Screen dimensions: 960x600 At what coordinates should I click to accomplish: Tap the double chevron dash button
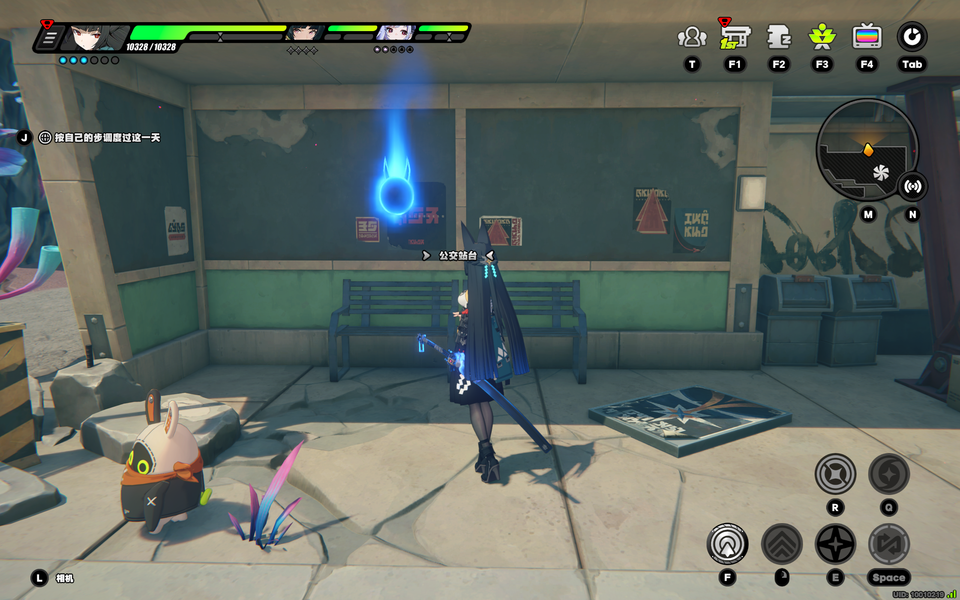(782, 544)
